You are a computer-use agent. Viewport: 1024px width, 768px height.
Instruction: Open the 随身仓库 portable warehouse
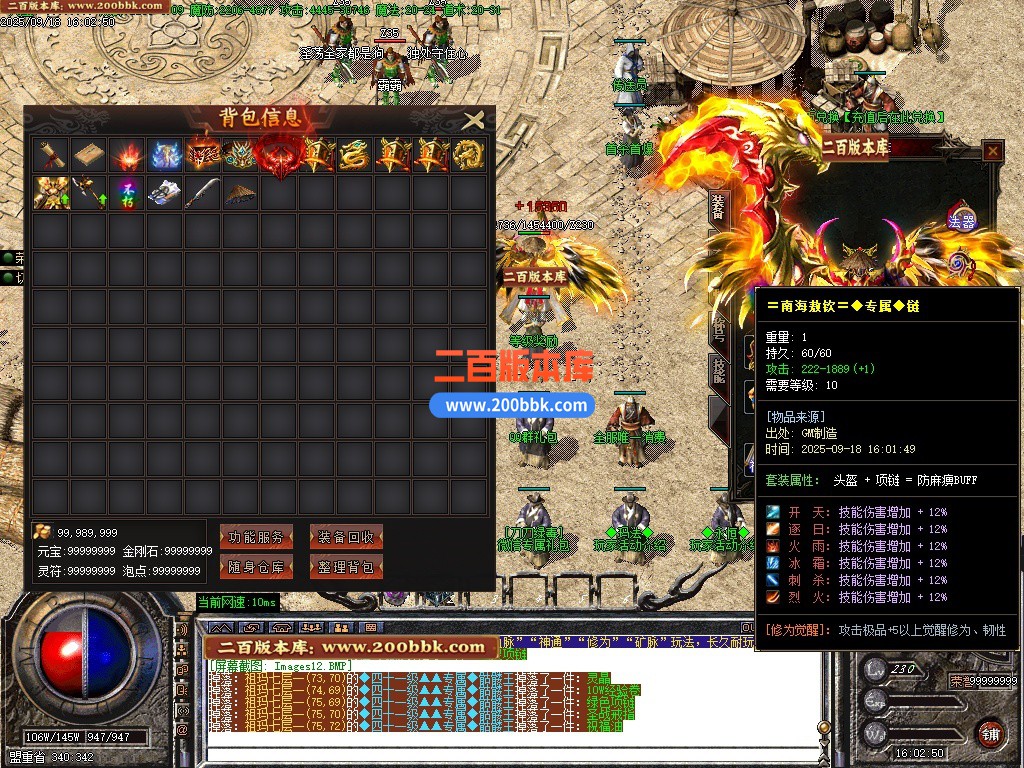click(256, 567)
